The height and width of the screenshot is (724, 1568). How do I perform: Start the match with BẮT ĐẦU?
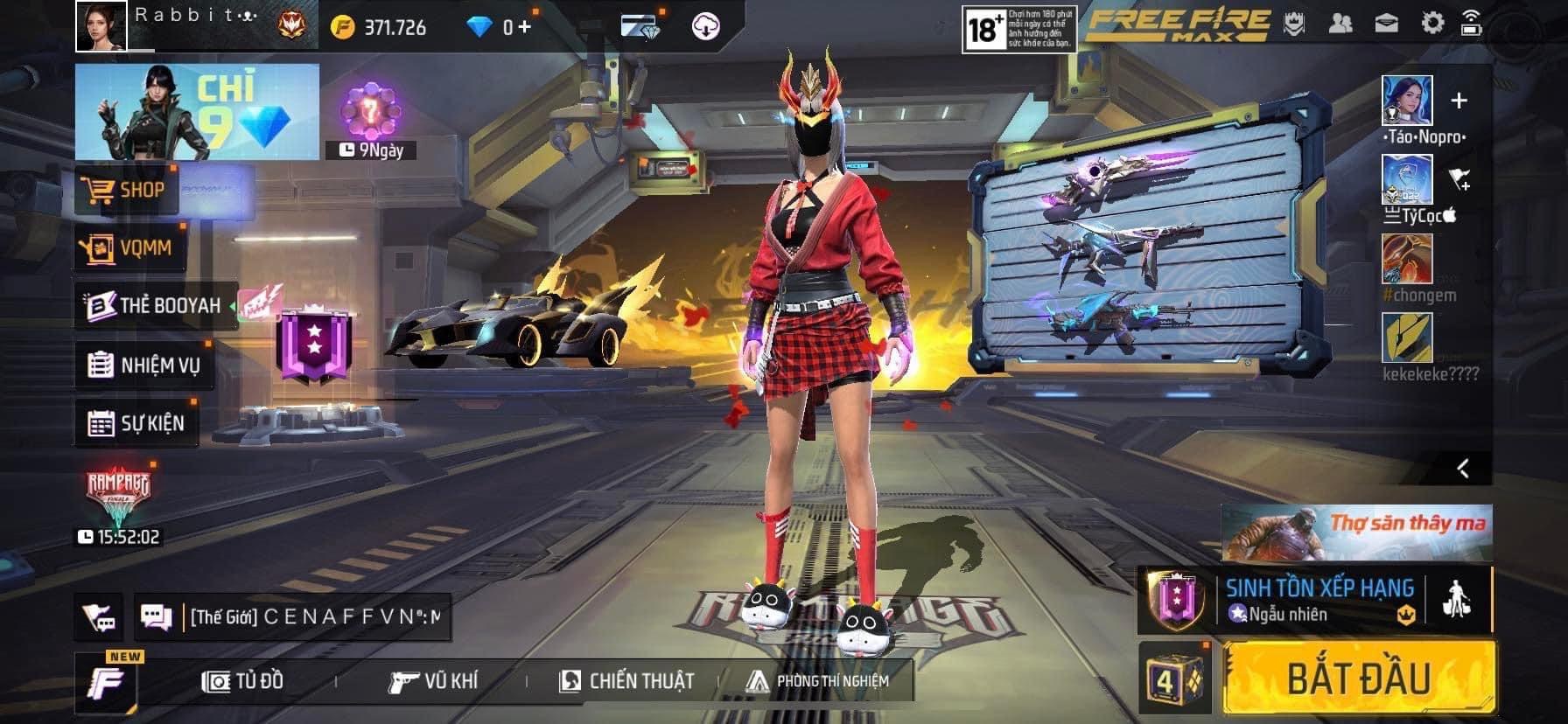[x=1359, y=678]
